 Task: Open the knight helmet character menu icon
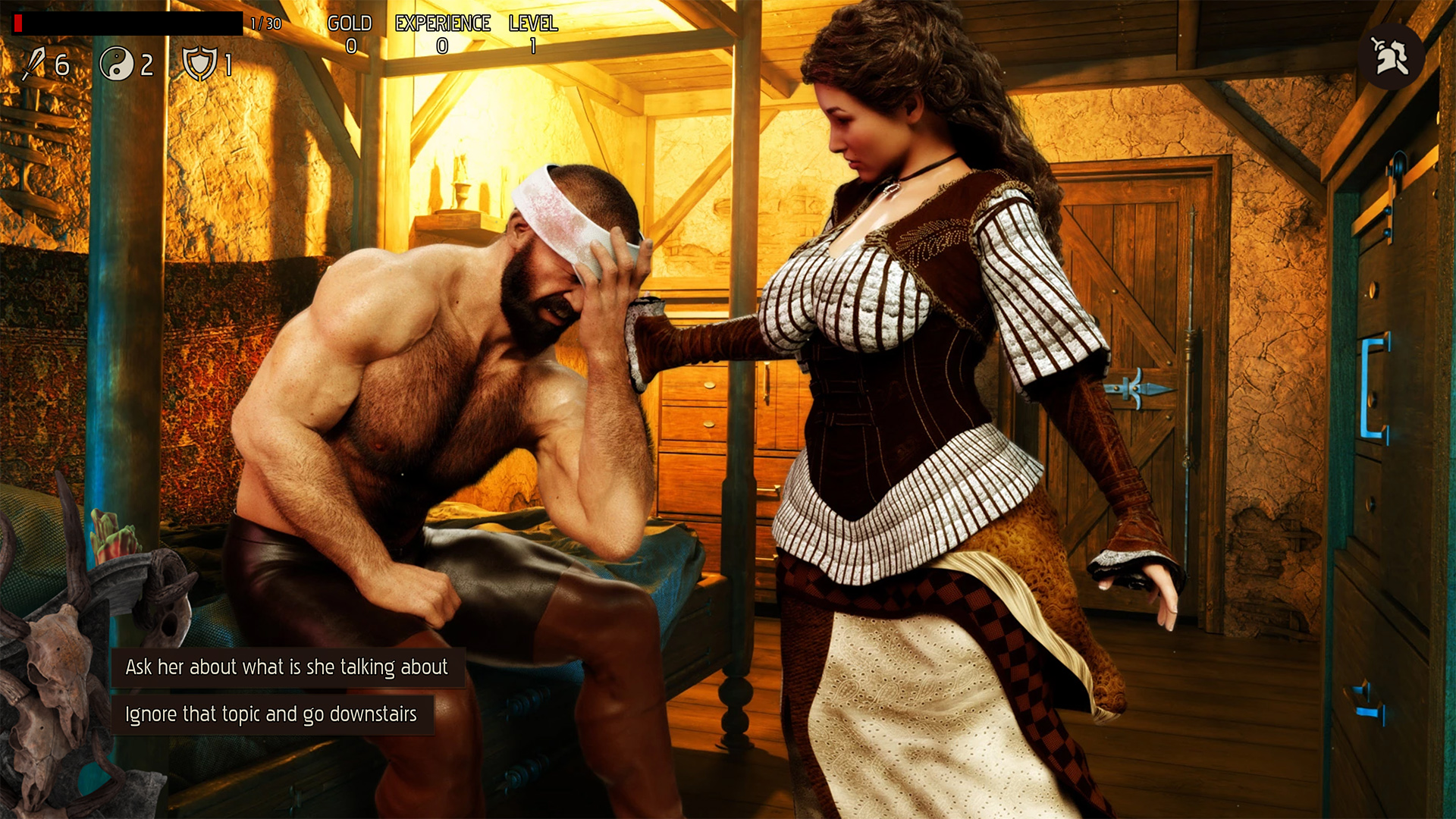click(x=1391, y=57)
